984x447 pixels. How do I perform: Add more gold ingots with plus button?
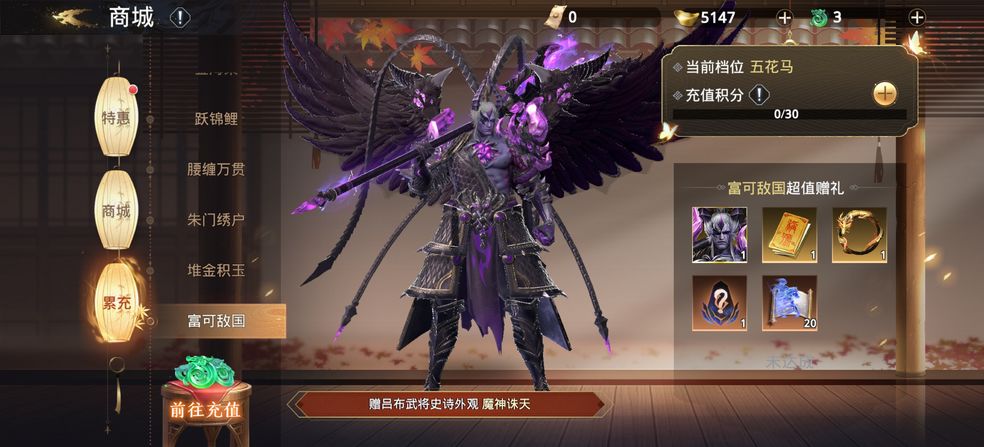point(784,17)
